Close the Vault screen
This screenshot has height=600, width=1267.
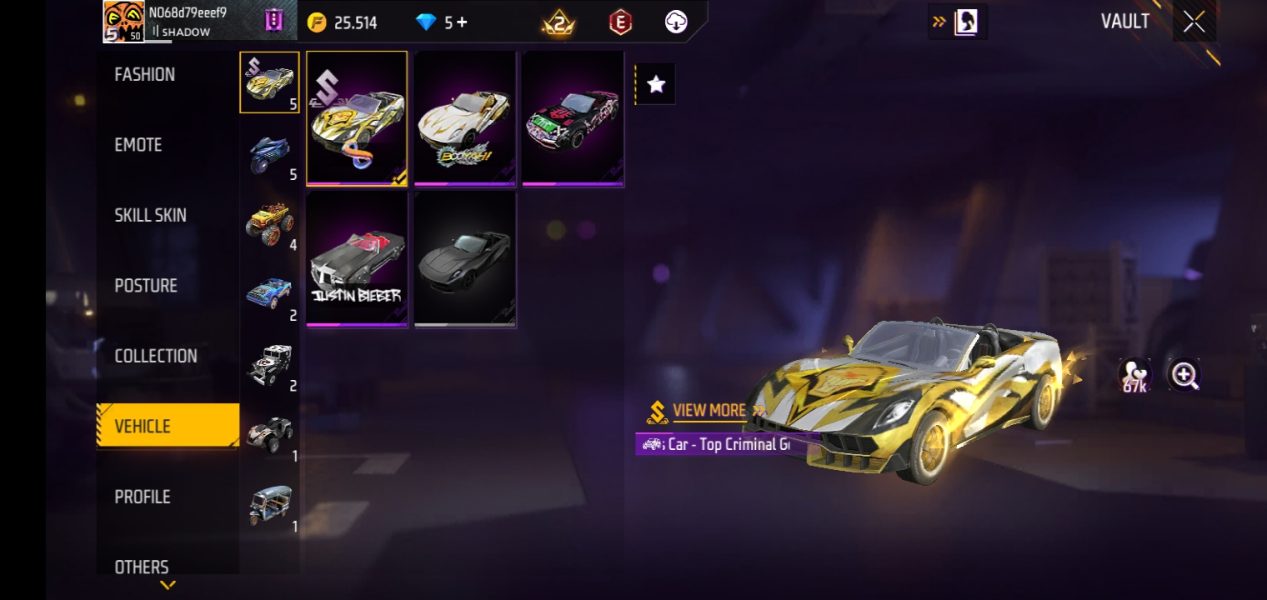click(1194, 22)
